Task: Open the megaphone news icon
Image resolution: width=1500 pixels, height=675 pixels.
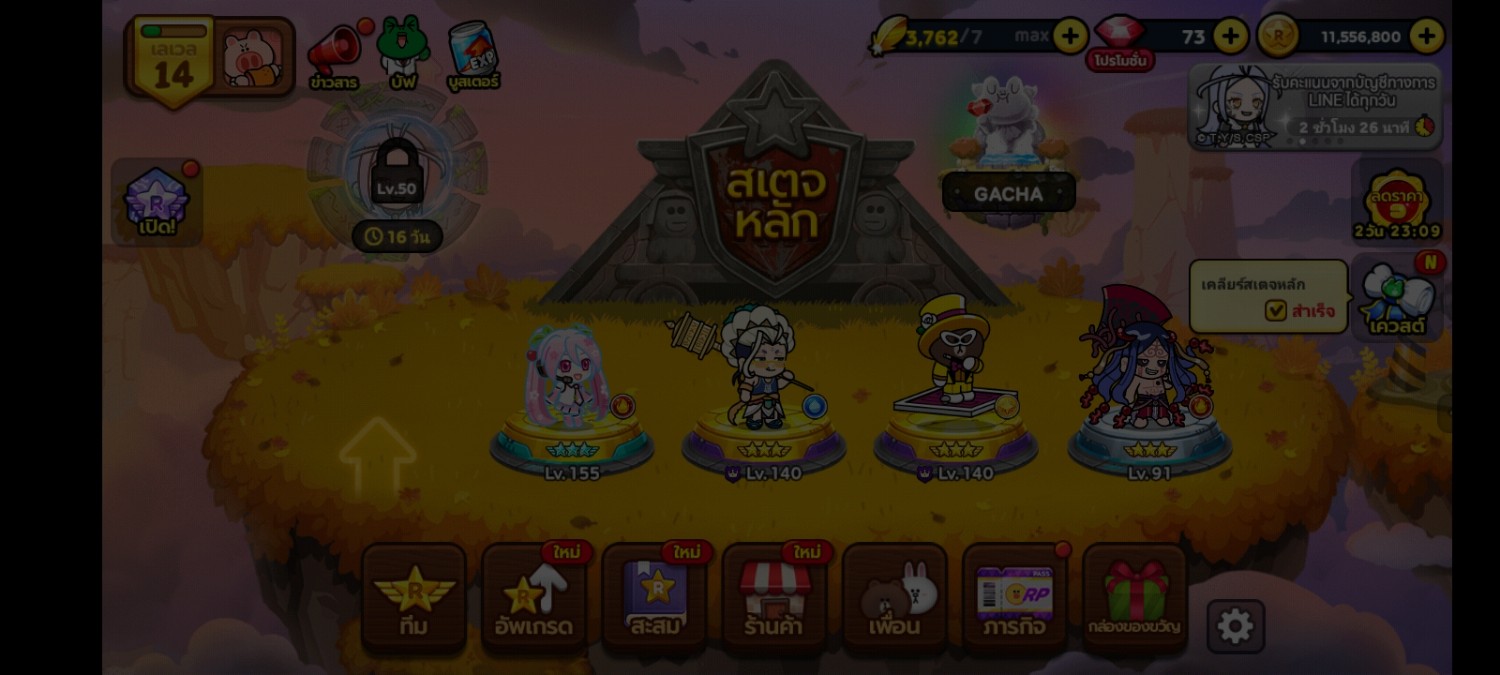Action: tap(334, 56)
